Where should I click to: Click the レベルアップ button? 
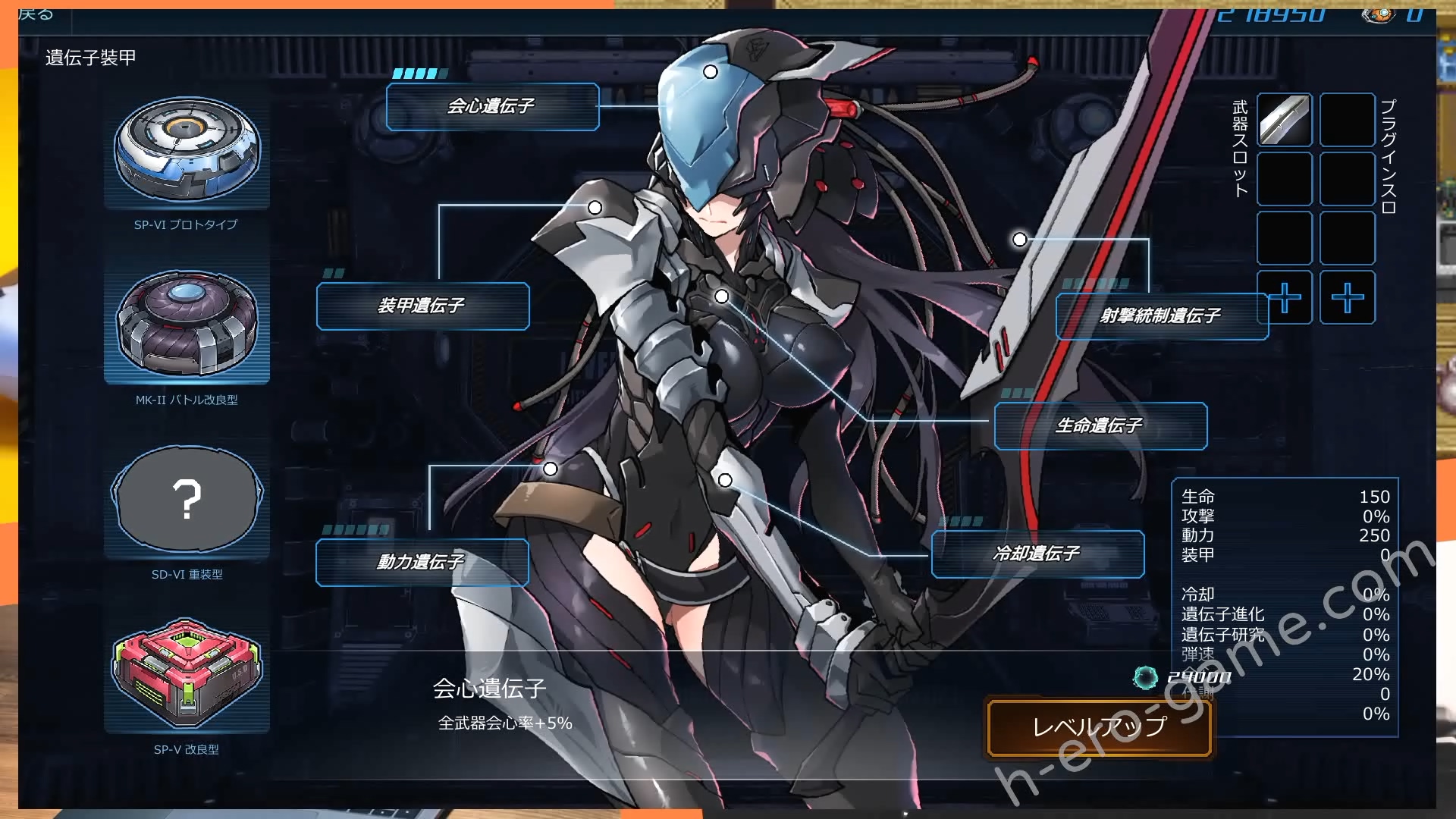click(x=1099, y=727)
